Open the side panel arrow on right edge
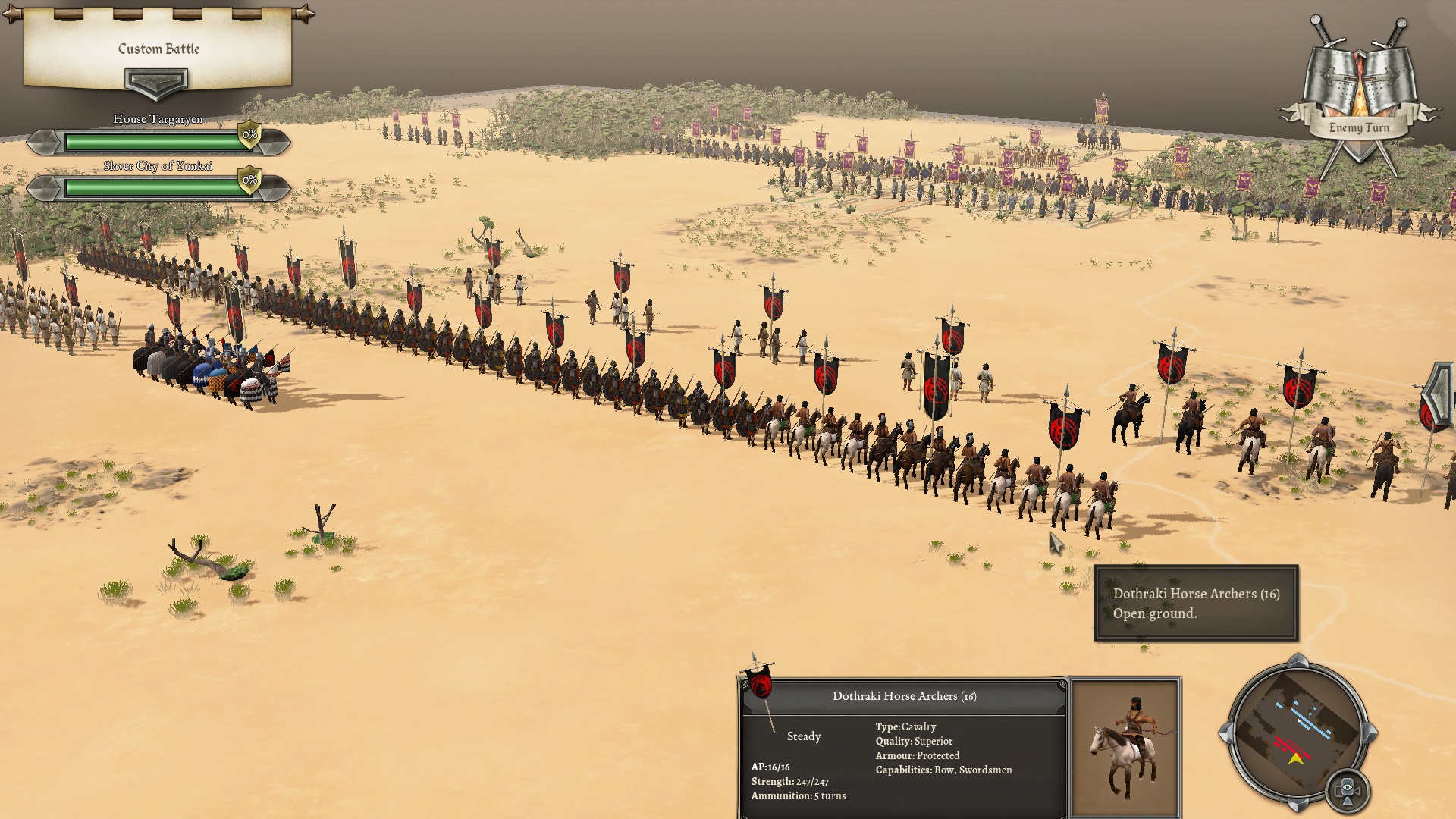Viewport: 1456px width, 819px height. (x=1439, y=394)
